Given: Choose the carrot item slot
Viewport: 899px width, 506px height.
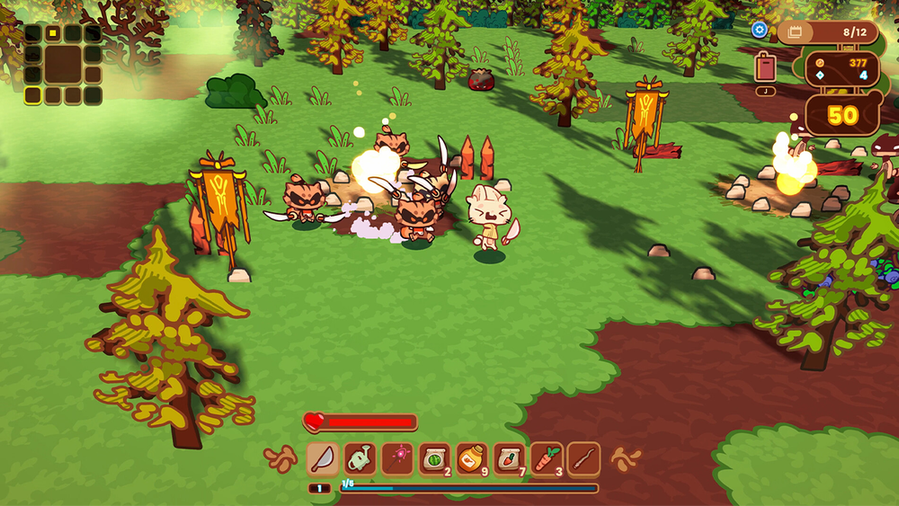Looking at the screenshot, I should coord(546,459).
